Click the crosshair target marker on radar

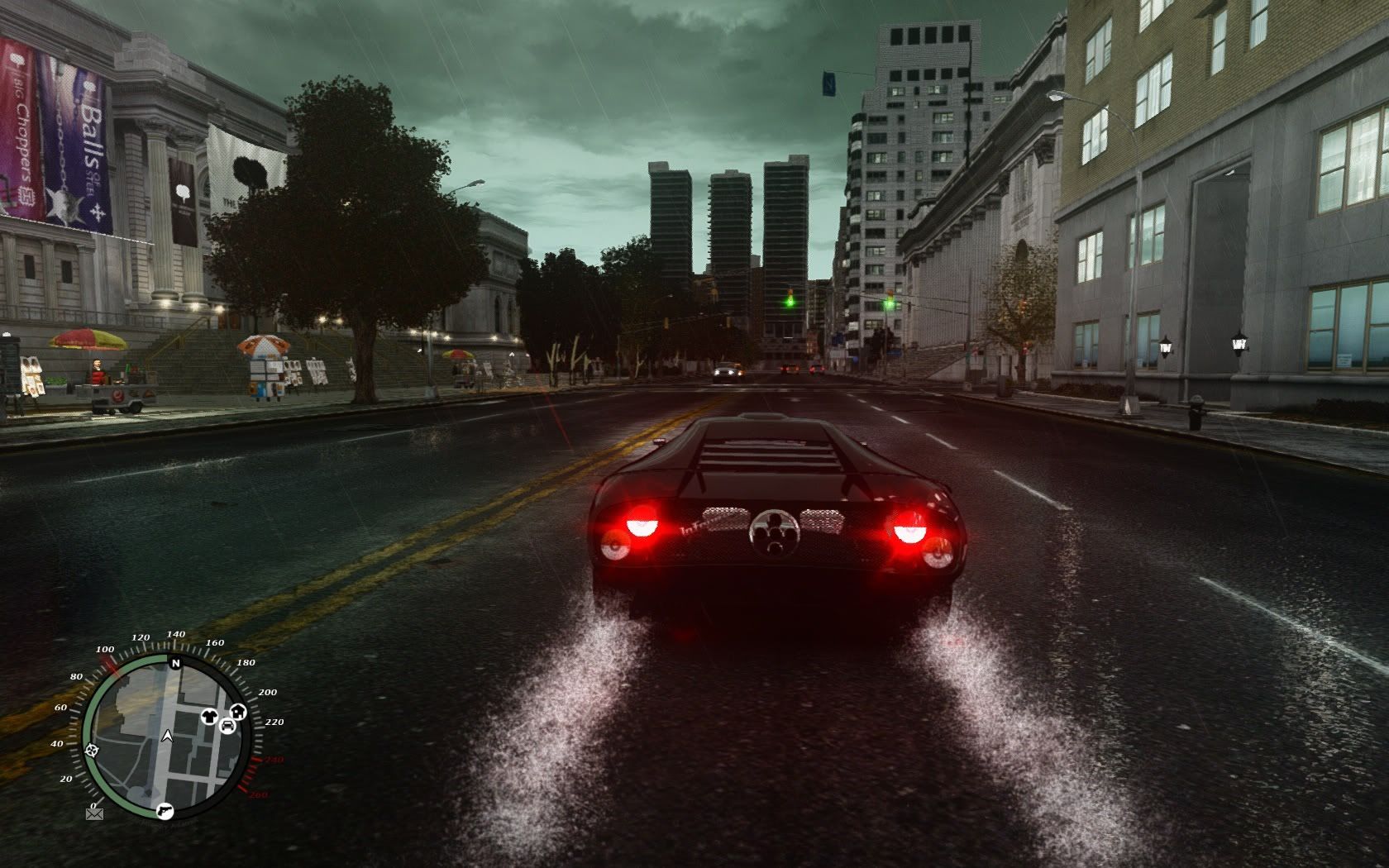[93, 750]
